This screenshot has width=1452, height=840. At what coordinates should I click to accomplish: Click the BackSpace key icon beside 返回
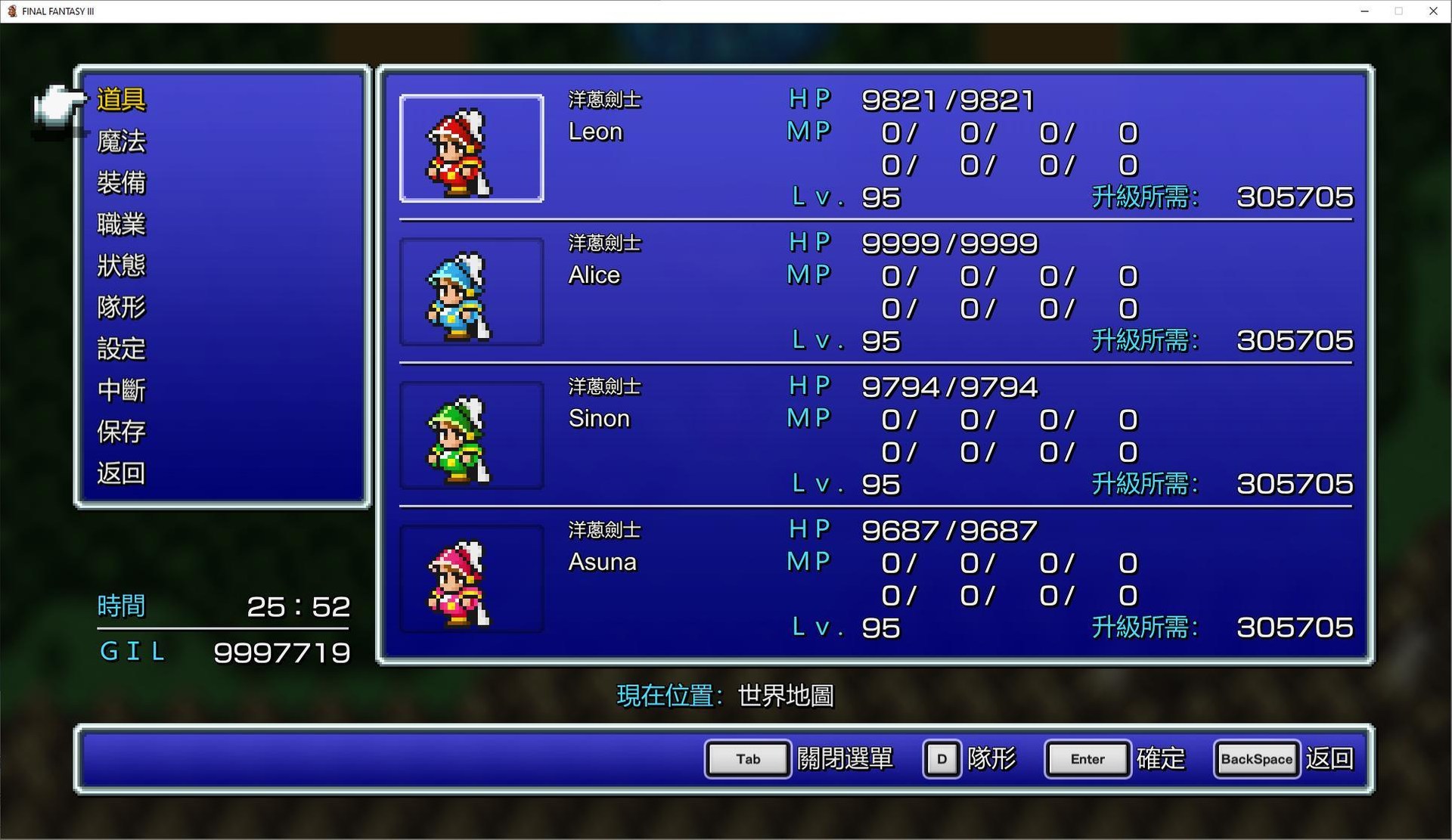pyautogui.click(x=1255, y=759)
